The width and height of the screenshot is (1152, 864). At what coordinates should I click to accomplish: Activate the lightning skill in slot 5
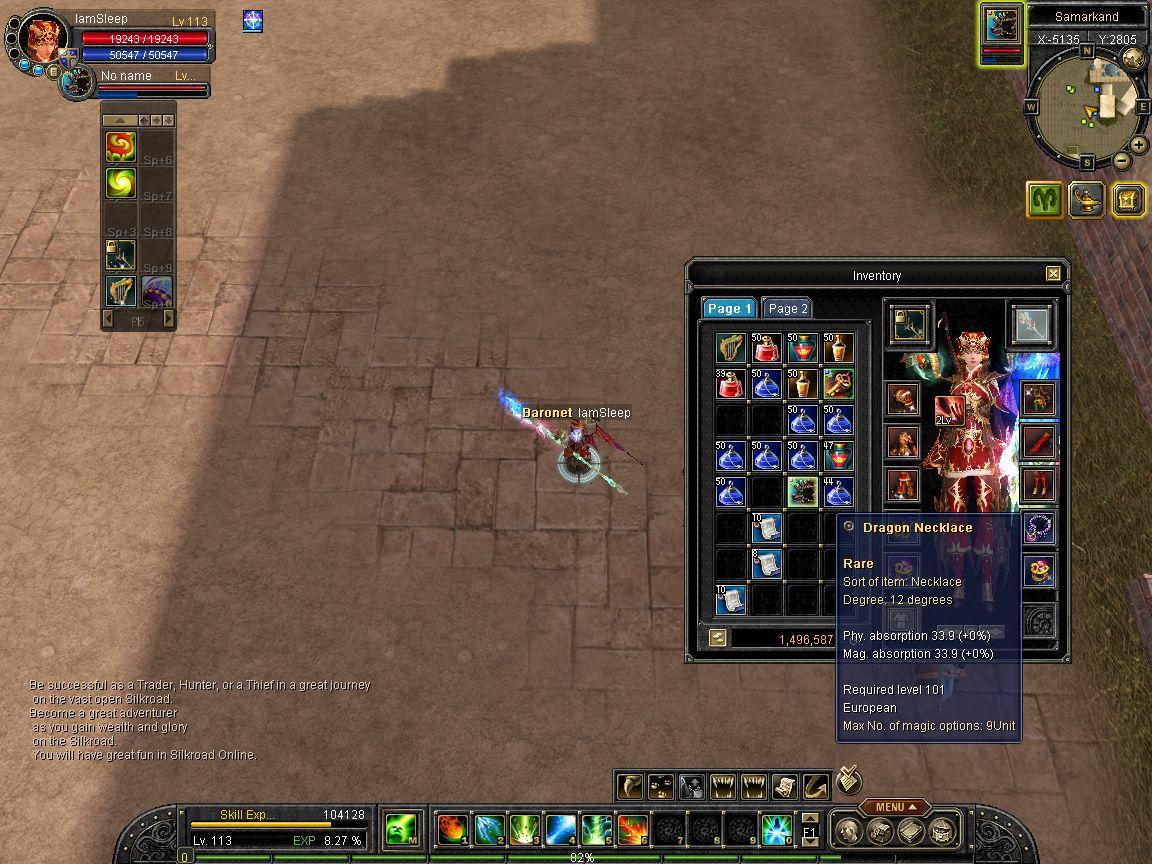point(597,829)
